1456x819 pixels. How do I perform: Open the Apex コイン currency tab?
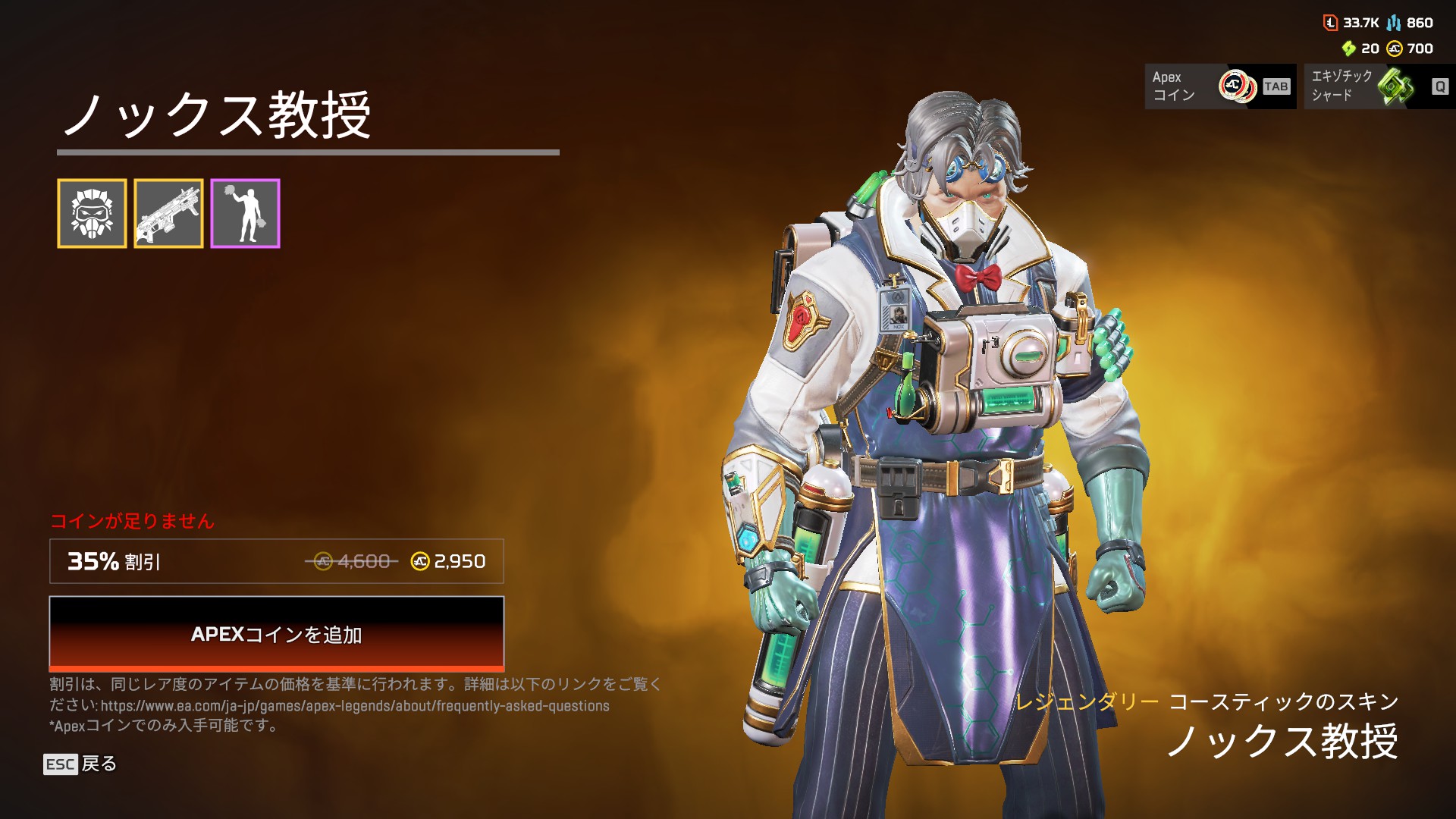click(1219, 86)
